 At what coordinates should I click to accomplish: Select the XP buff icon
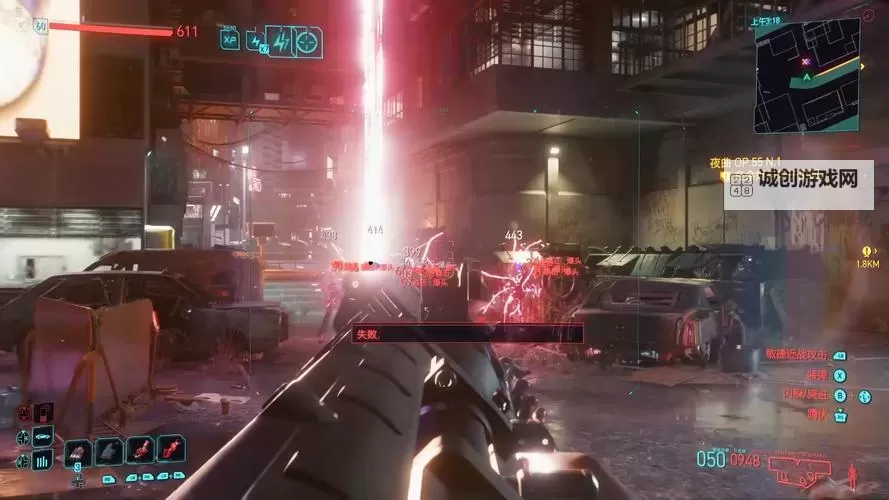[230, 41]
